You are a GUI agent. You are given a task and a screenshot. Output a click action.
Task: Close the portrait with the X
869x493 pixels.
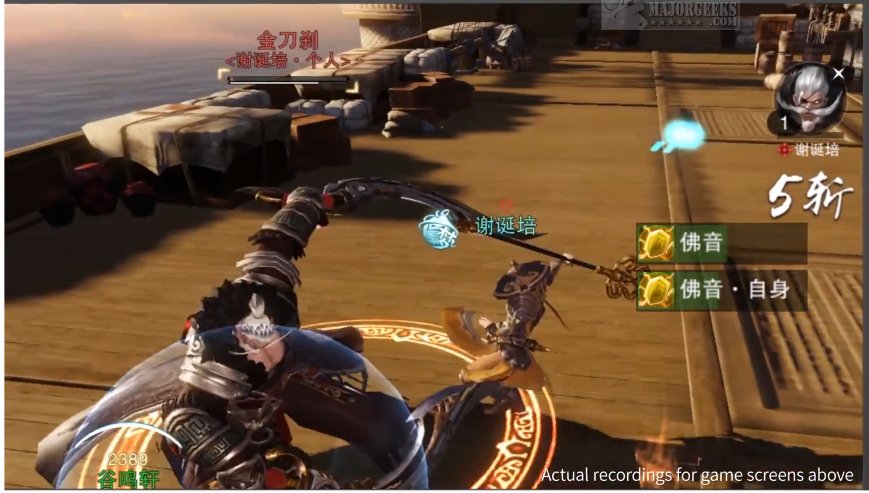[838, 73]
